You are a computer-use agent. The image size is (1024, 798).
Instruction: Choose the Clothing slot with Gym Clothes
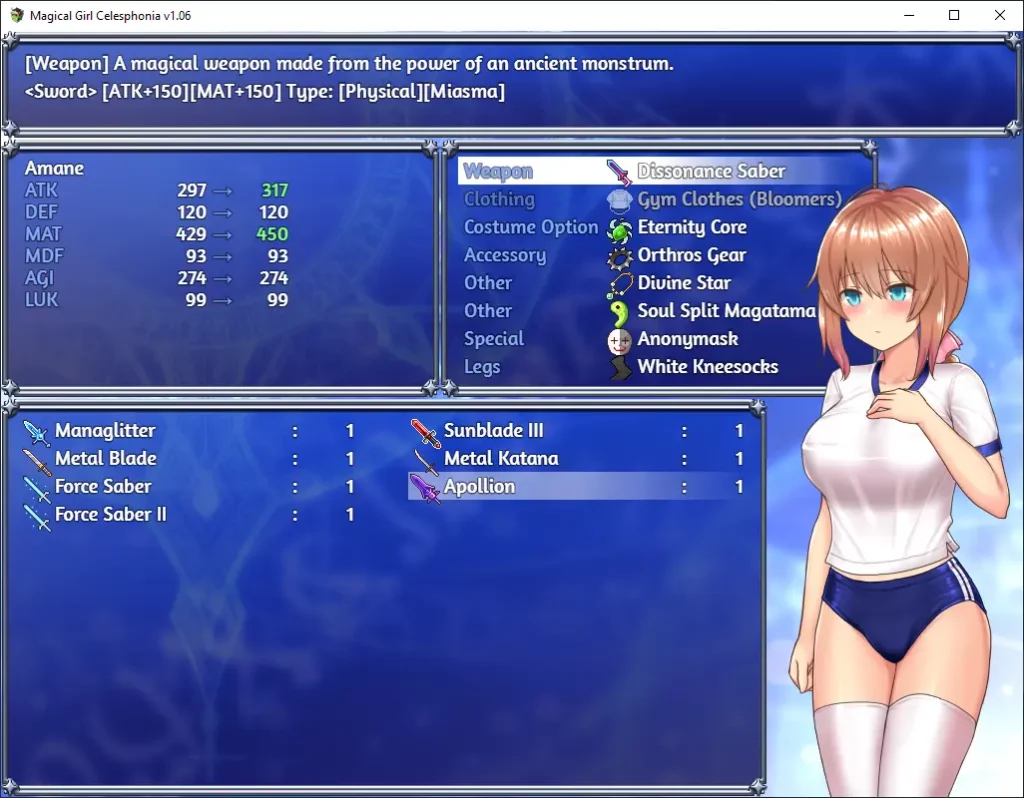tap(652, 199)
